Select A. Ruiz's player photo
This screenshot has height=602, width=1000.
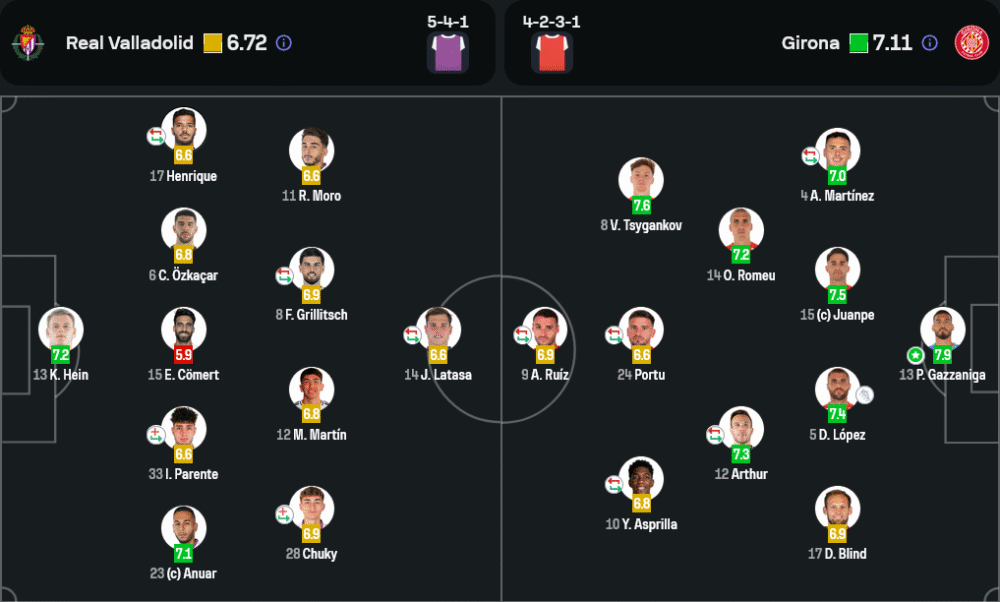[x=545, y=329]
